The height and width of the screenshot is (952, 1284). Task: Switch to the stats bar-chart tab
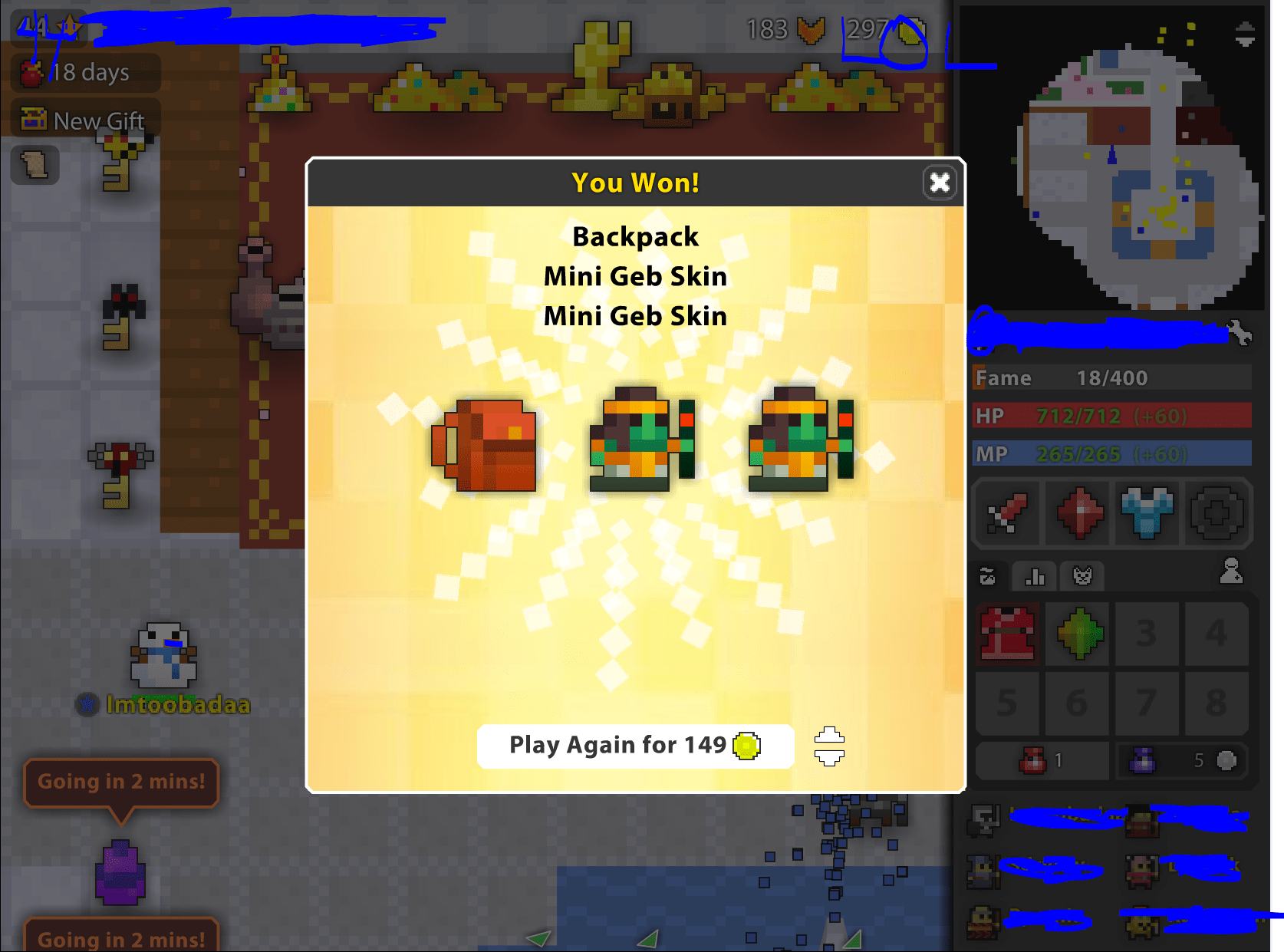click(x=1034, y=576)
